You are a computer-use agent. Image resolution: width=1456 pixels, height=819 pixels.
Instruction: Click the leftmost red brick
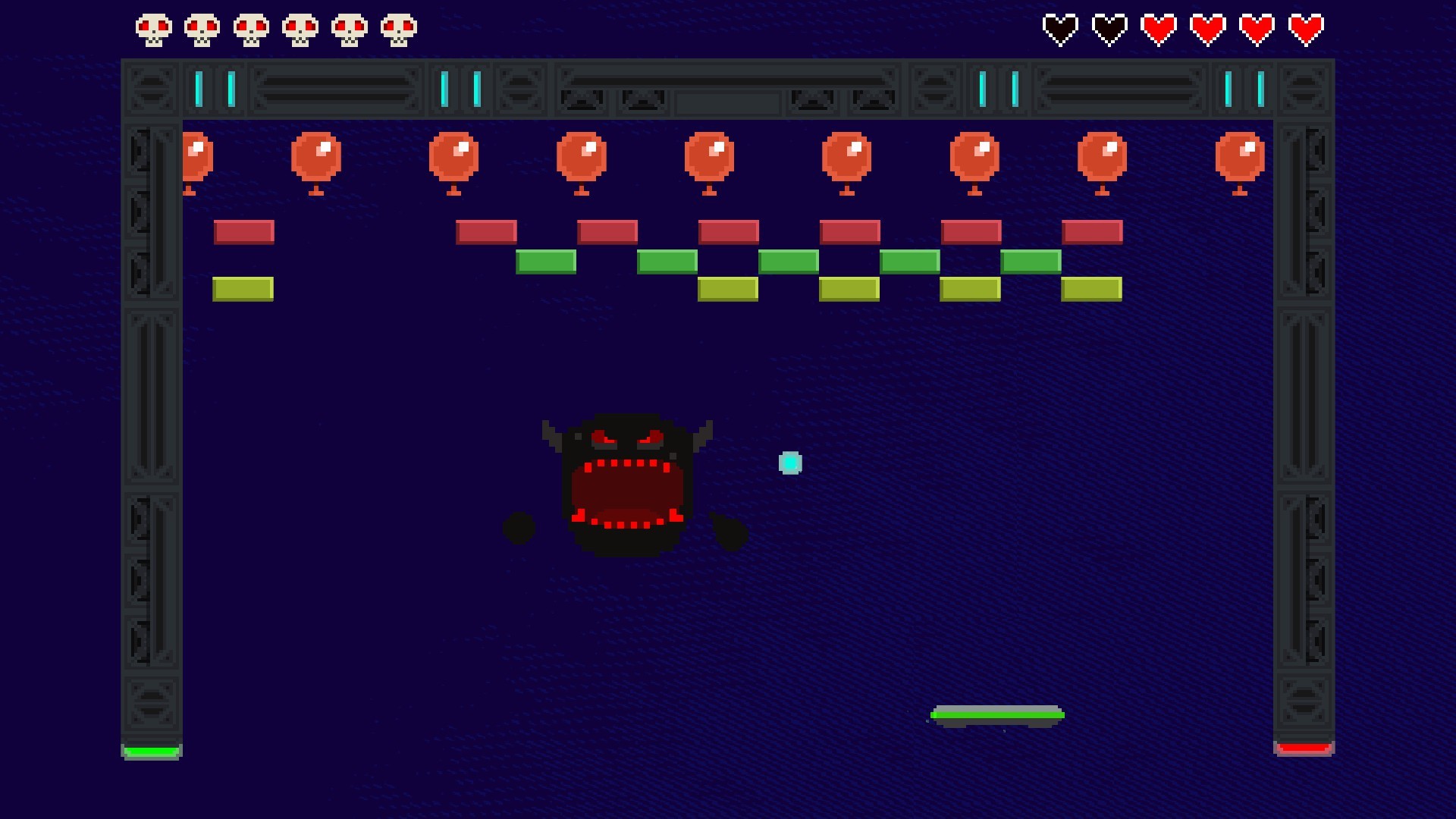[243, 231]
